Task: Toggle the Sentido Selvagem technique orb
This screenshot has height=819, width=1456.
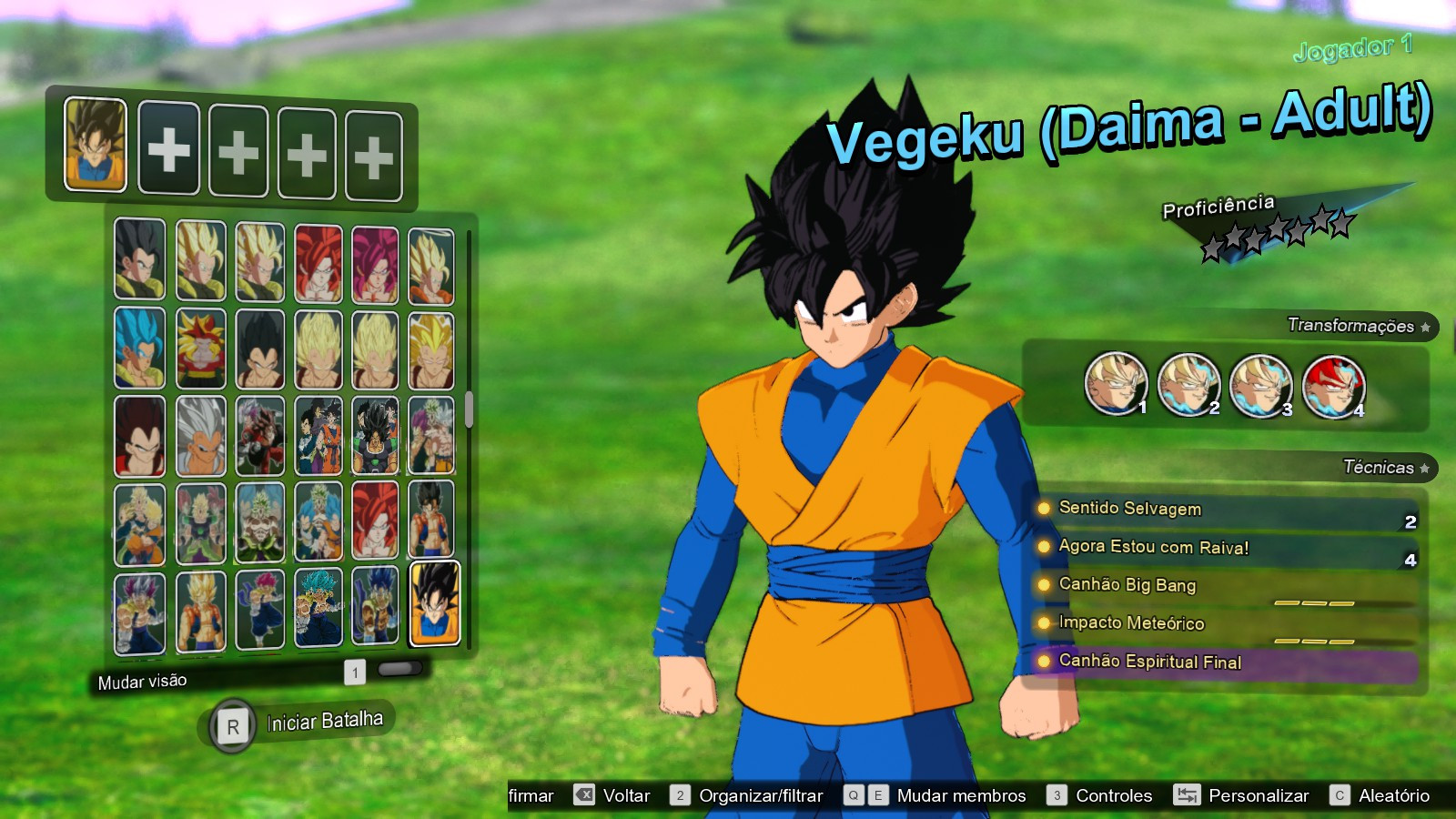Action: 1044,510
